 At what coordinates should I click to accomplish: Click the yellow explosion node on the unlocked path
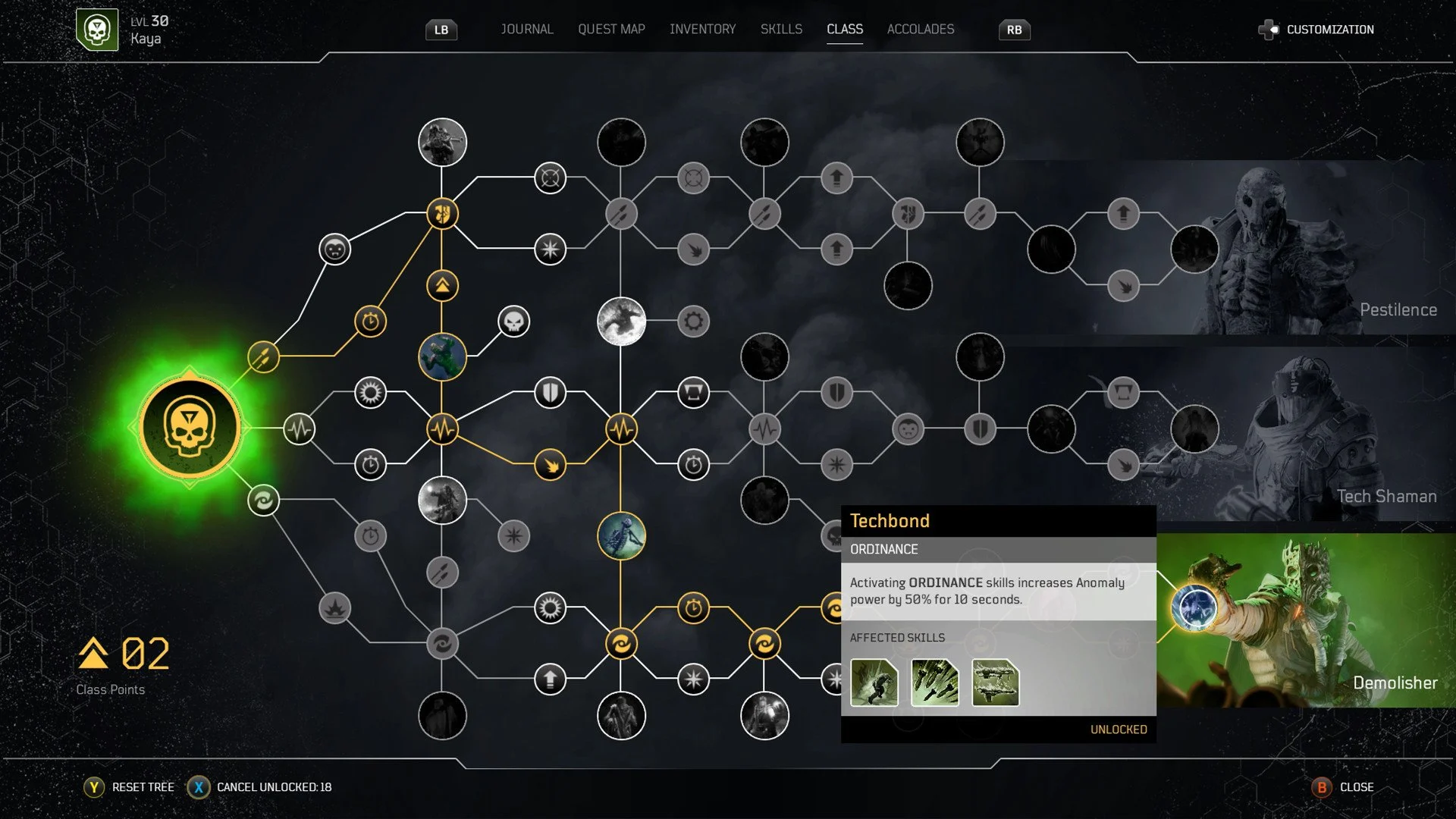click(x=551, y=466)
